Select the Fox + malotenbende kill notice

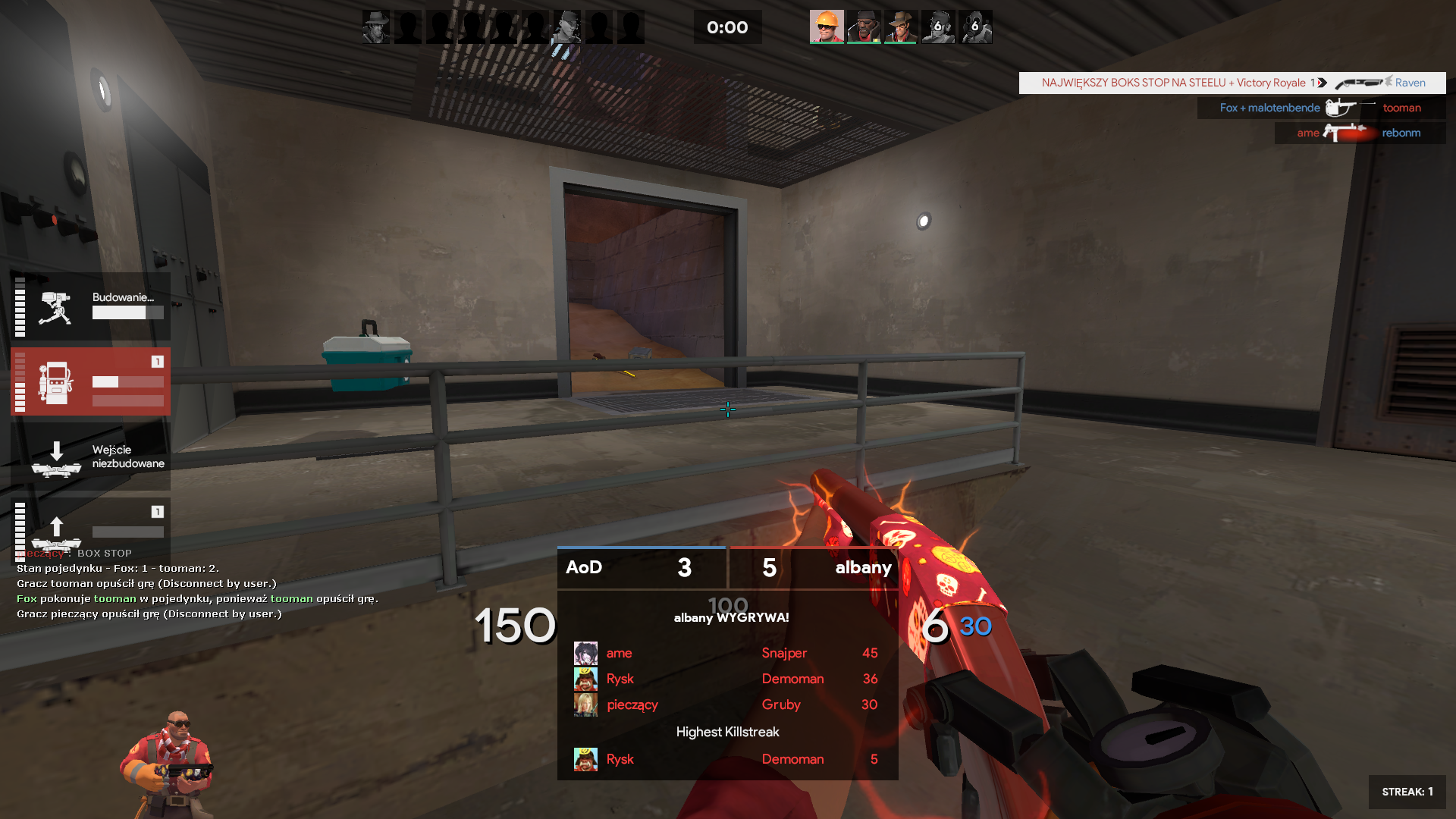click(1321, 108)
